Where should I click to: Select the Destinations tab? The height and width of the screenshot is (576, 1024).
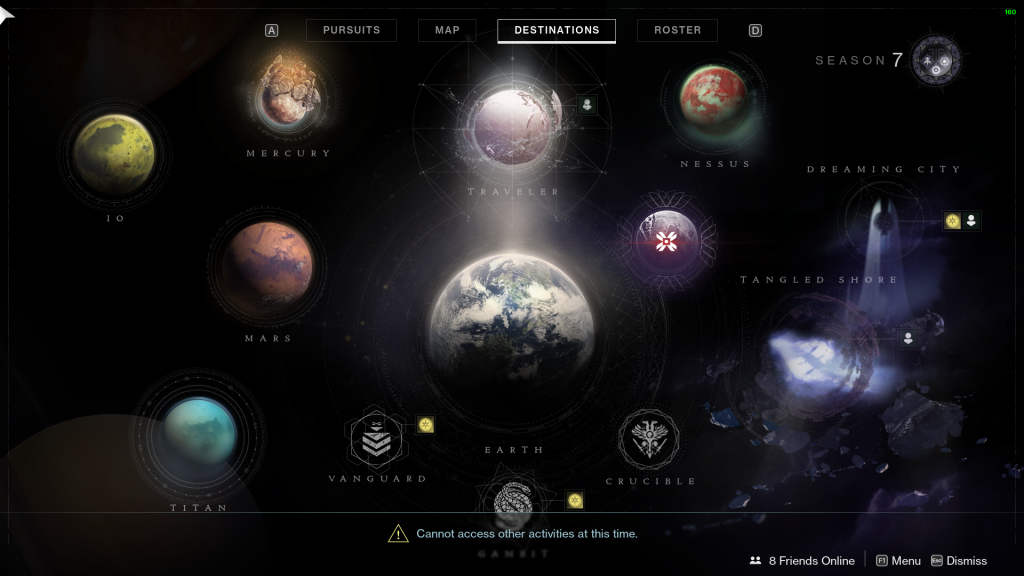coord(556,30)
